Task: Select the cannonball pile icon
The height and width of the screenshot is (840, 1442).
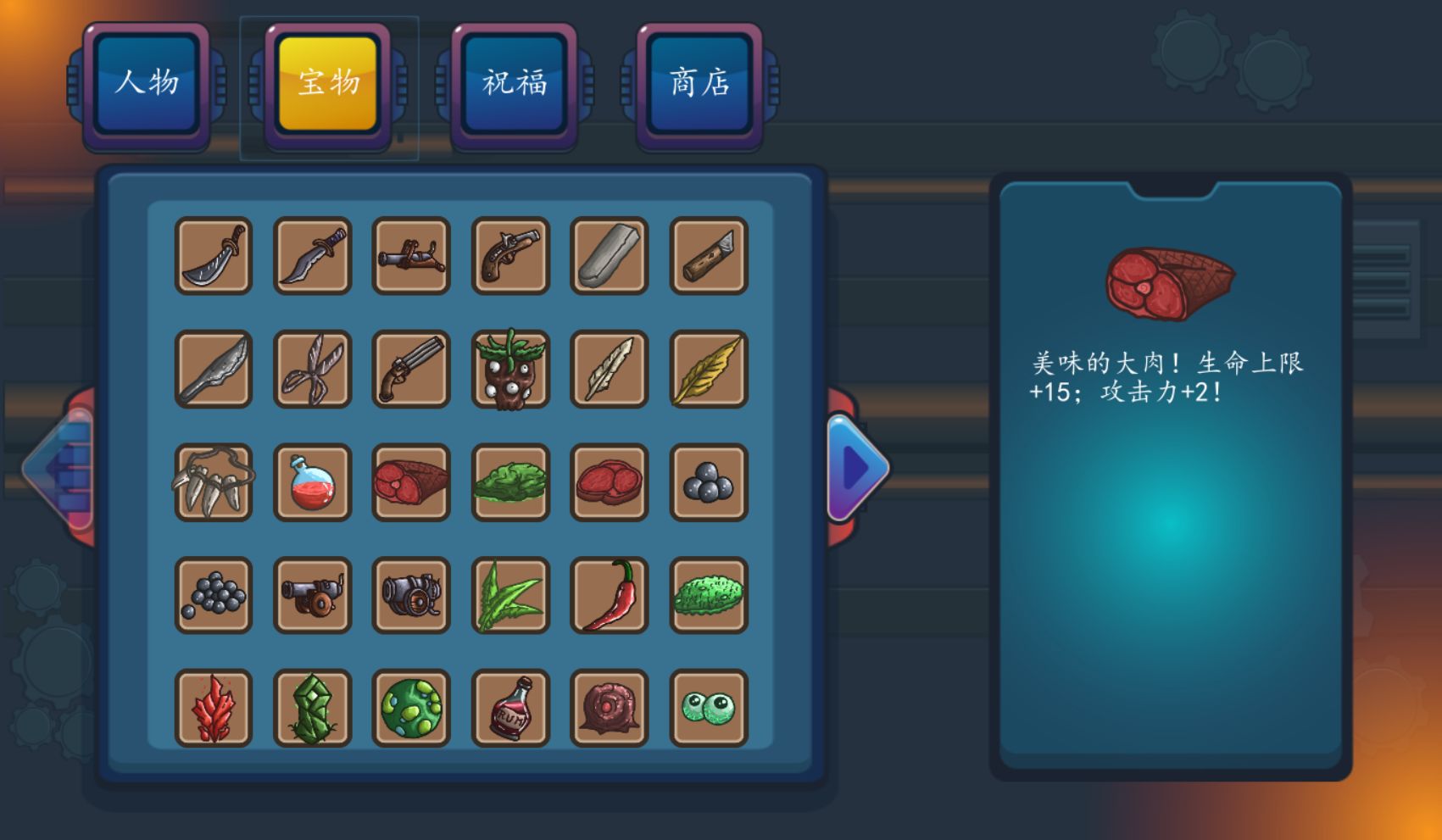Action: click(x=214, y=596)
